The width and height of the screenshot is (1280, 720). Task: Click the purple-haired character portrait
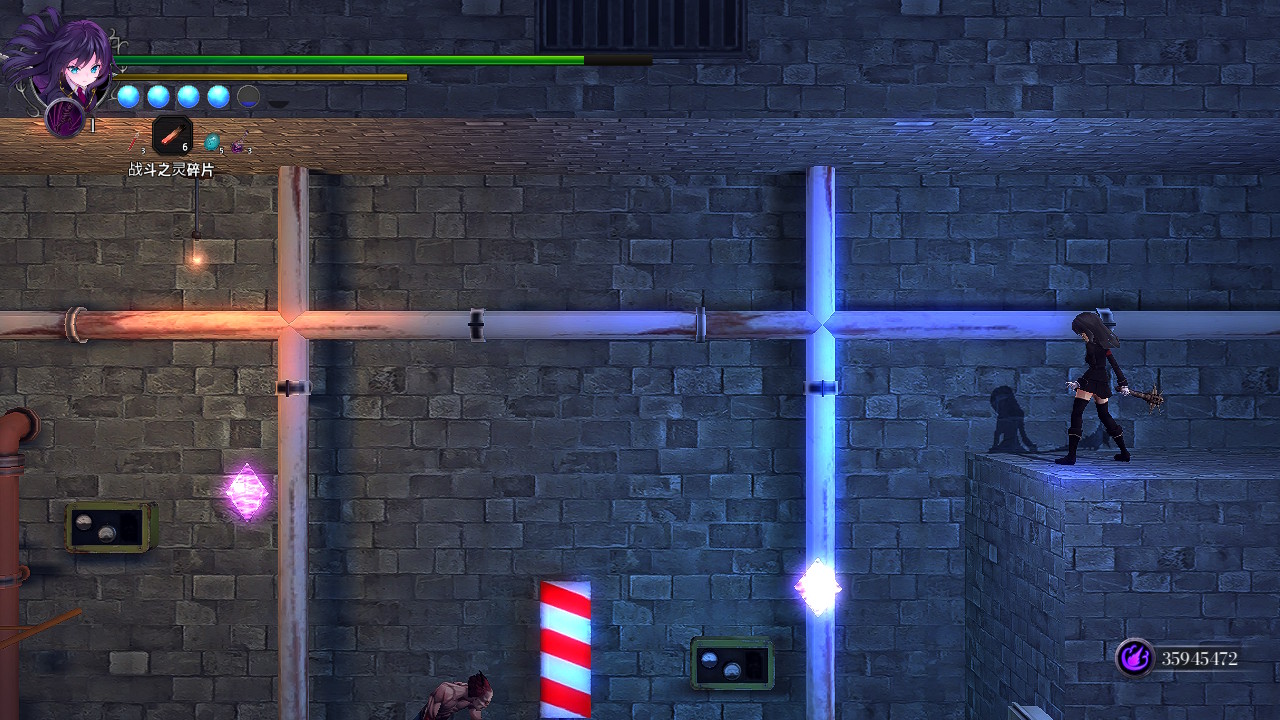pyautogui.click(x=60, y=55)
